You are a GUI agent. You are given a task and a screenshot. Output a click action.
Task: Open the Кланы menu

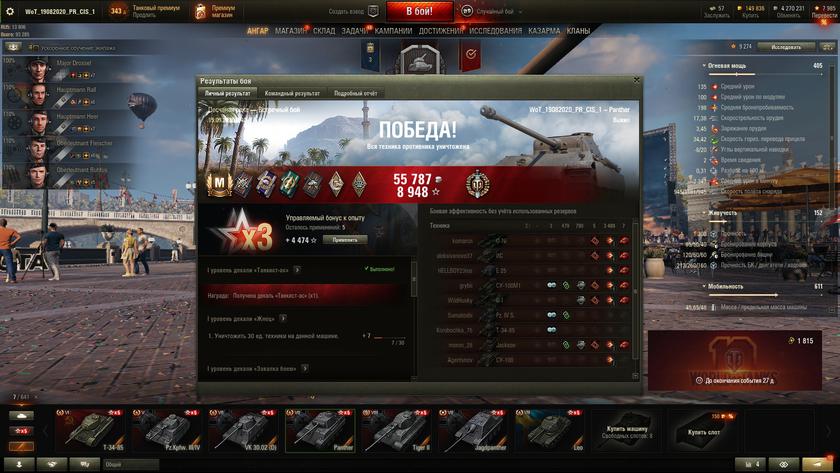(578, 31)
